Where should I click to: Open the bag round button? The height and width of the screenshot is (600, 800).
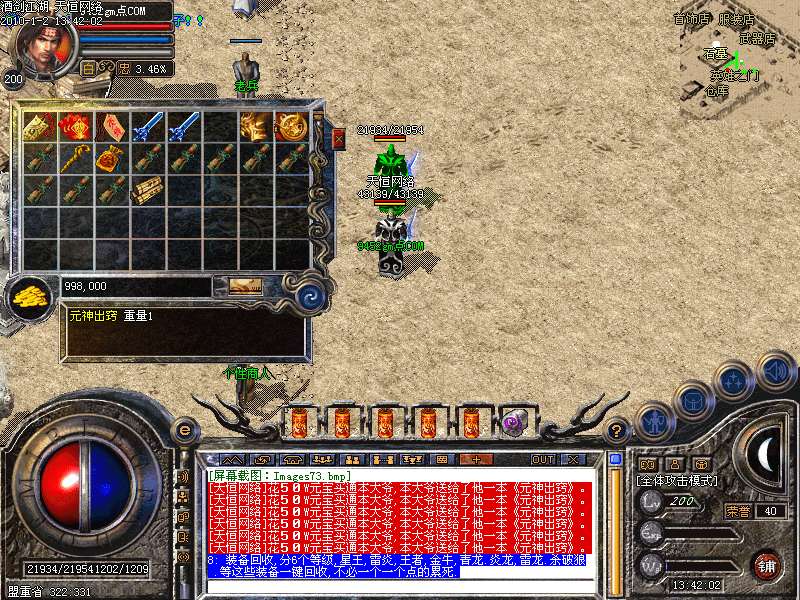click(x=694, y=401)
